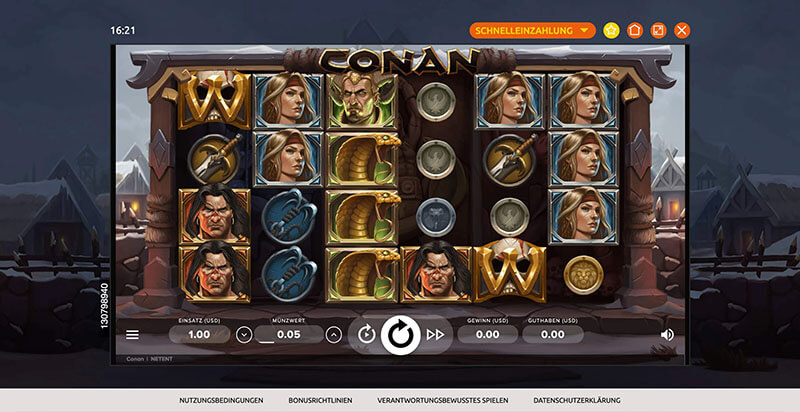Go to the casino home page

click(635, 30)
